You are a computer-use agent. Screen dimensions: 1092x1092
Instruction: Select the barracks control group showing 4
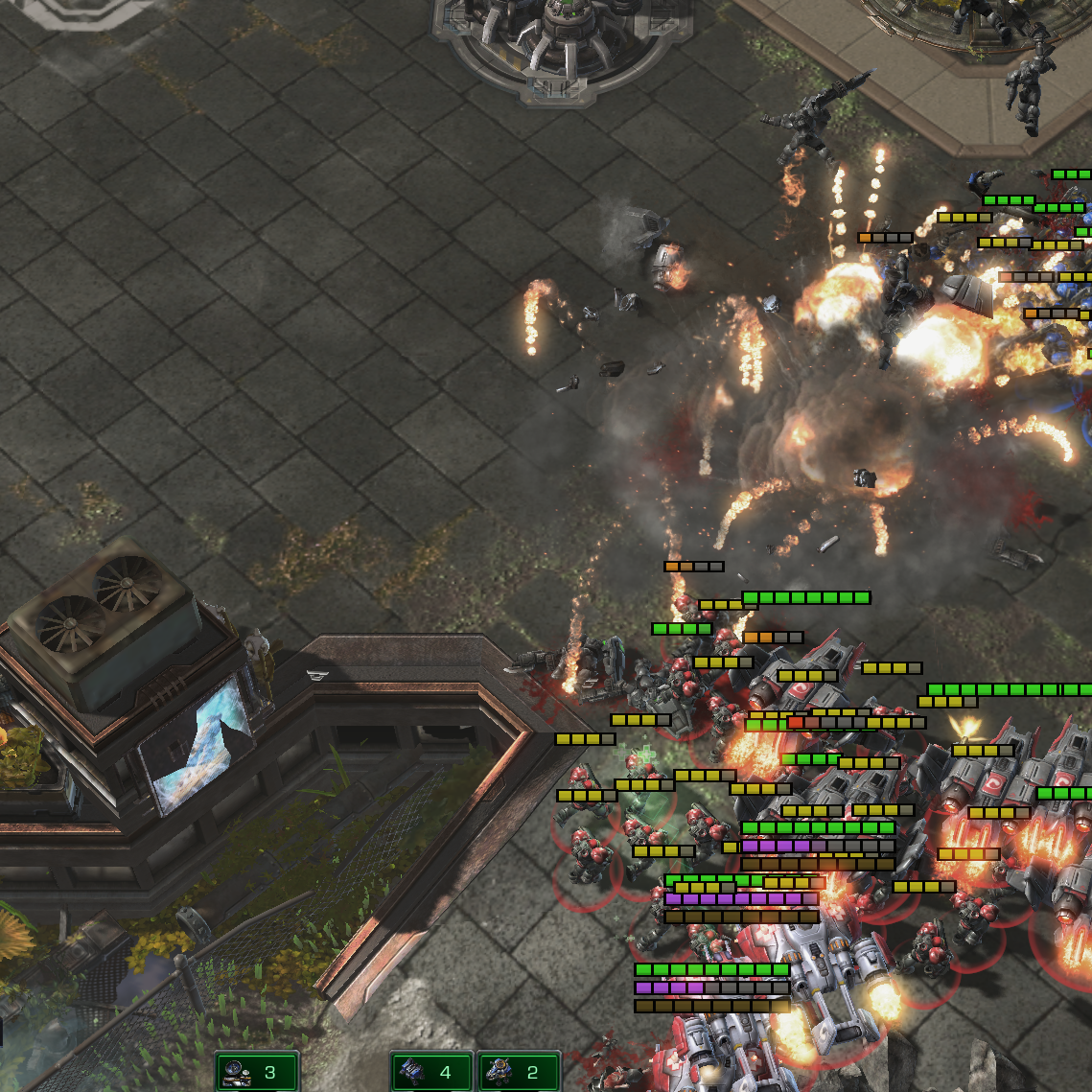point(431,1072)
